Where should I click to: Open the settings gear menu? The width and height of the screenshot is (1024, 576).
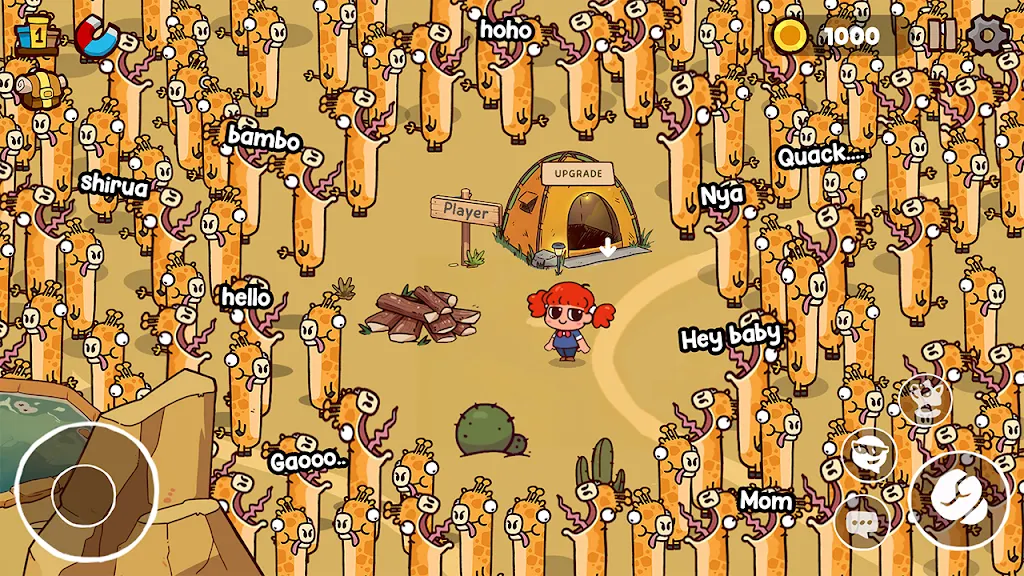[x=988, y=35]
